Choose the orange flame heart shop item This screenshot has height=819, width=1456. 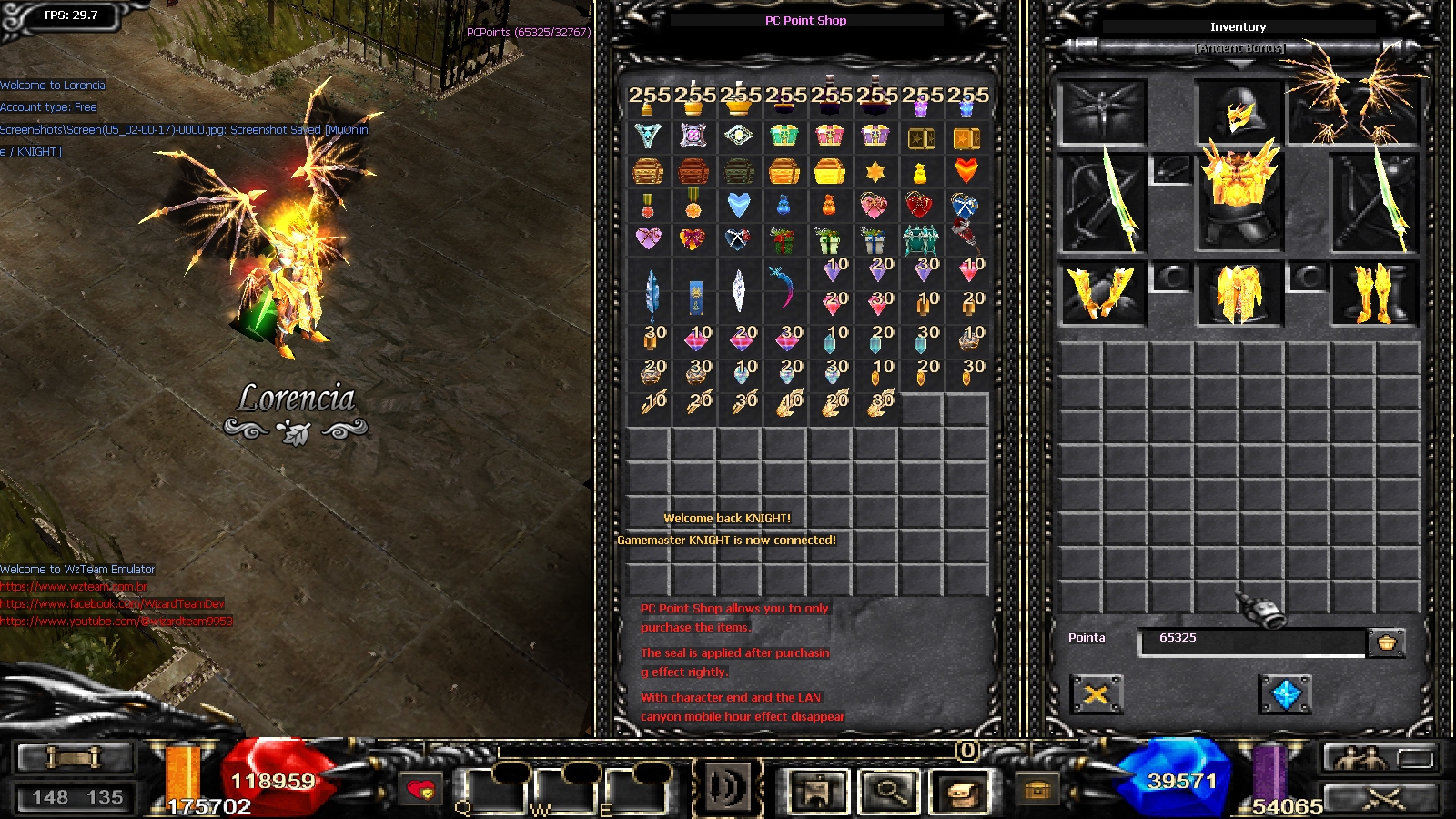[x=966, y=170]
